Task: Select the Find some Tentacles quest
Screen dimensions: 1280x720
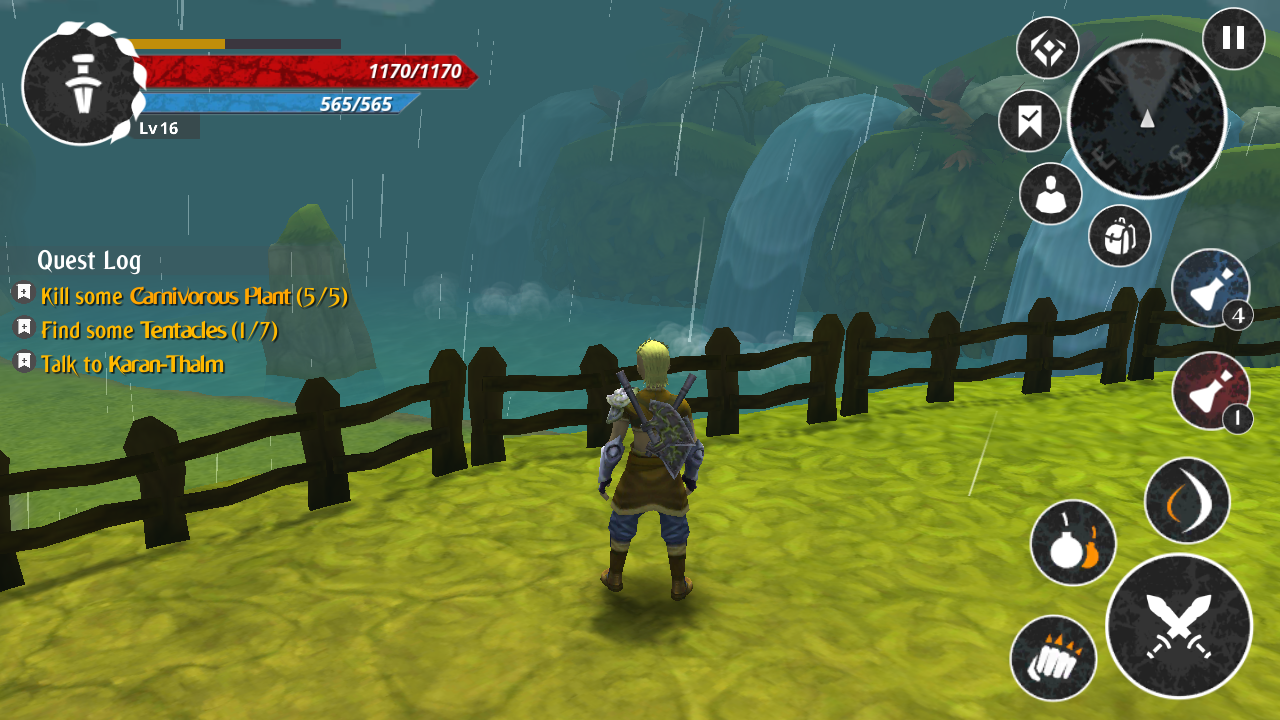Action: point(159,330)
